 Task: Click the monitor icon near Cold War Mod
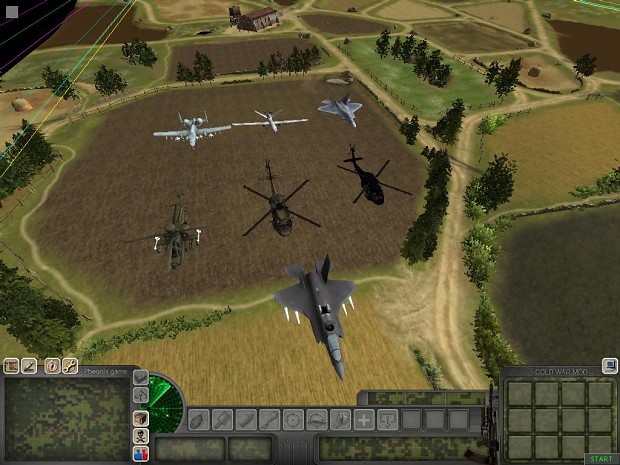[x=608, y=366]
